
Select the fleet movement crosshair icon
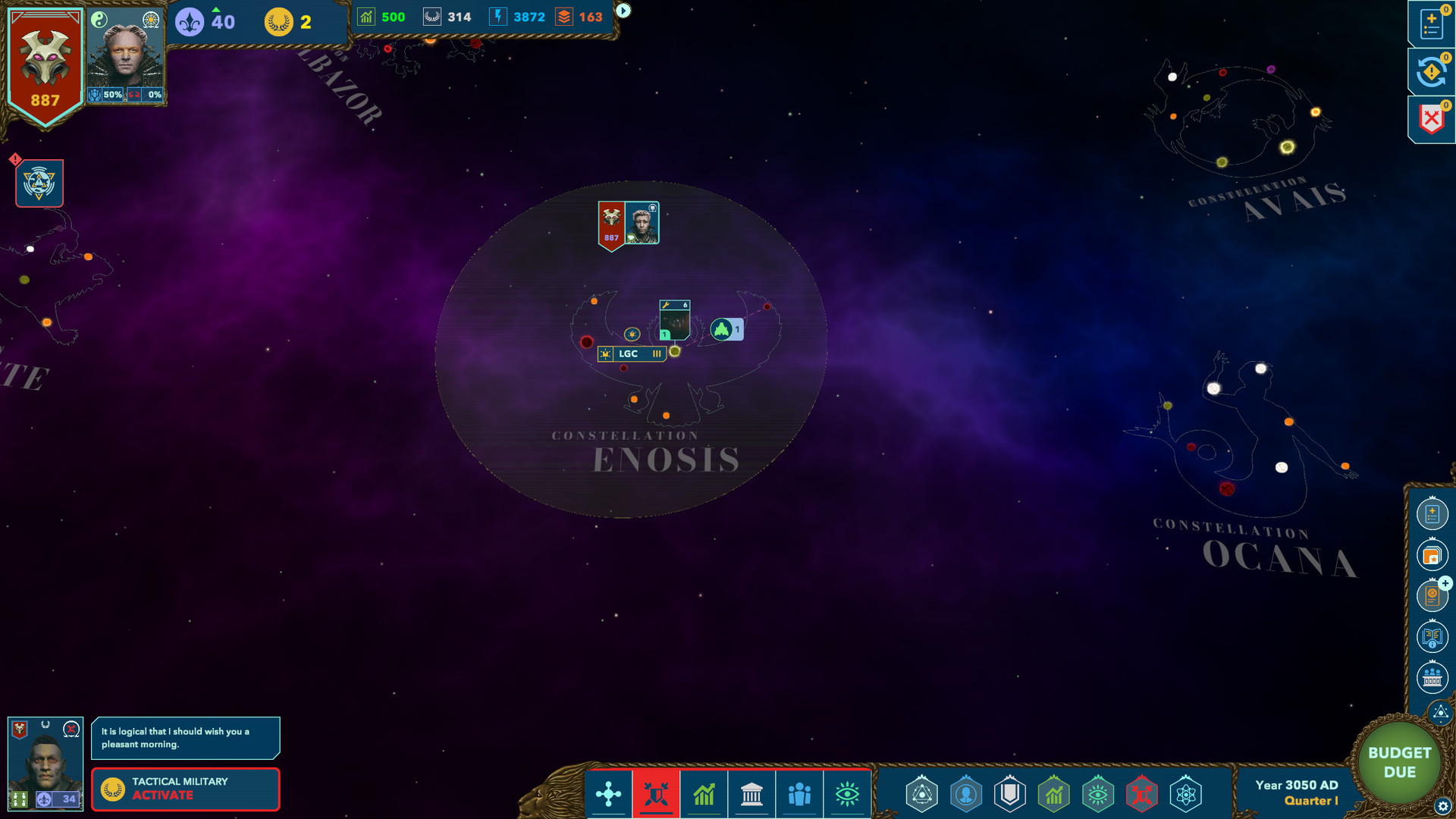(609, 794)
